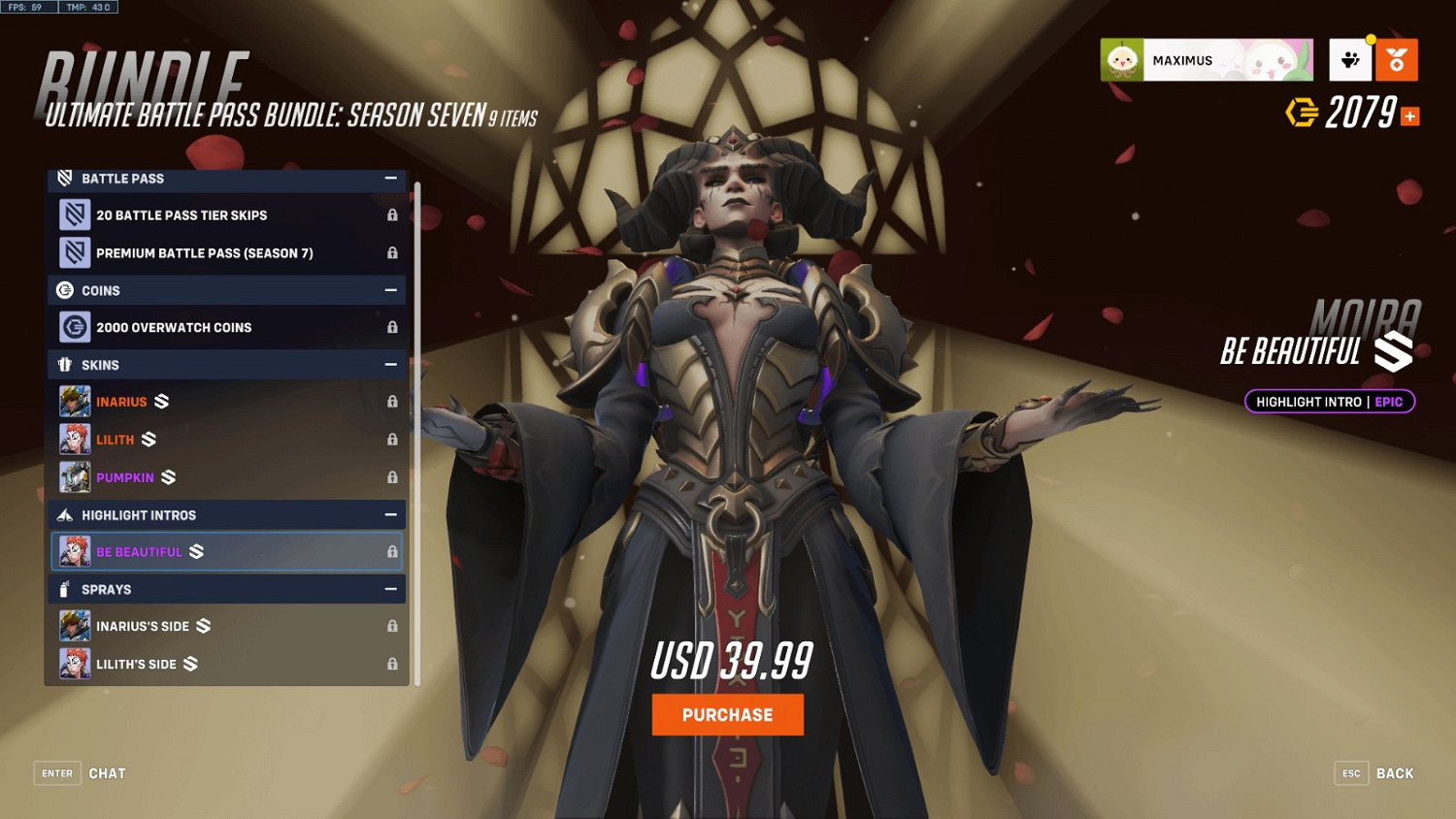Collapse the Battle Pass section
The width and height of the screenshot is (1456, 819).
tap(391, 179)
